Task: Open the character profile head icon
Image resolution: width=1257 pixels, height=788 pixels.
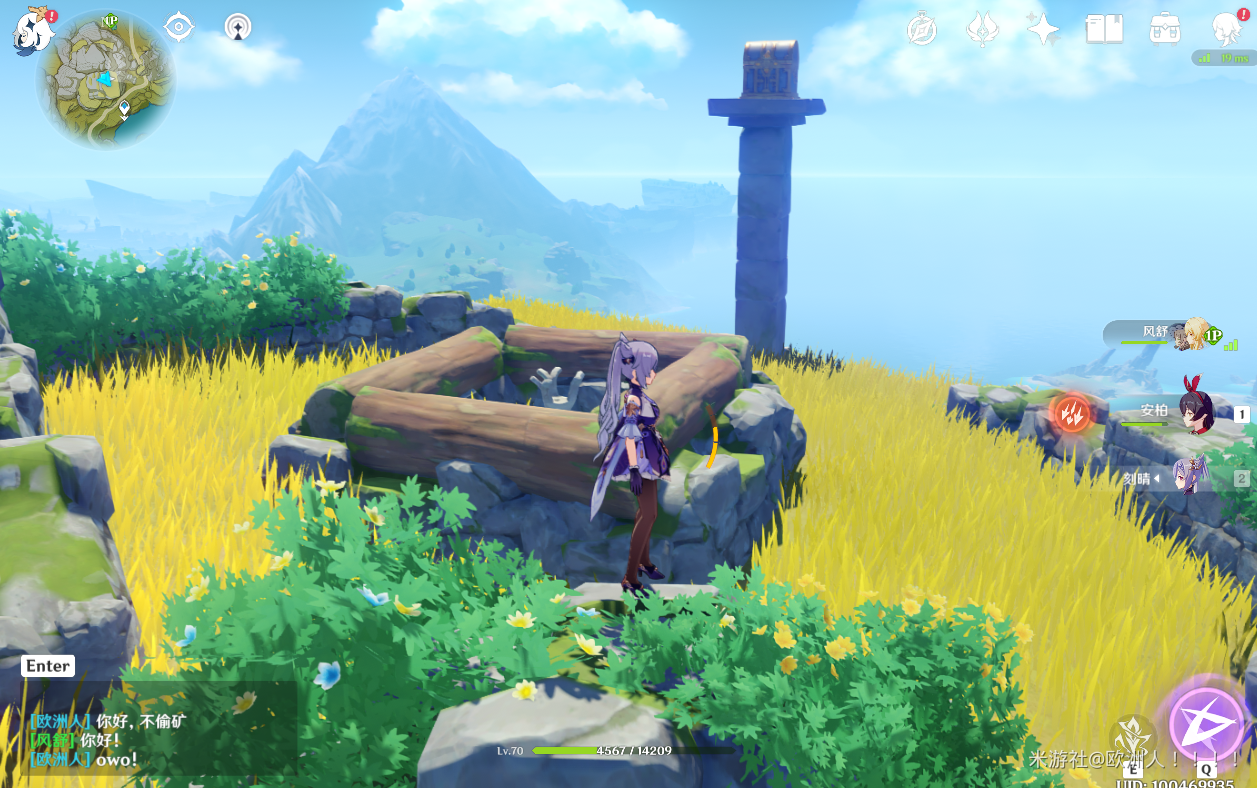Action: tap(1226, 30)
